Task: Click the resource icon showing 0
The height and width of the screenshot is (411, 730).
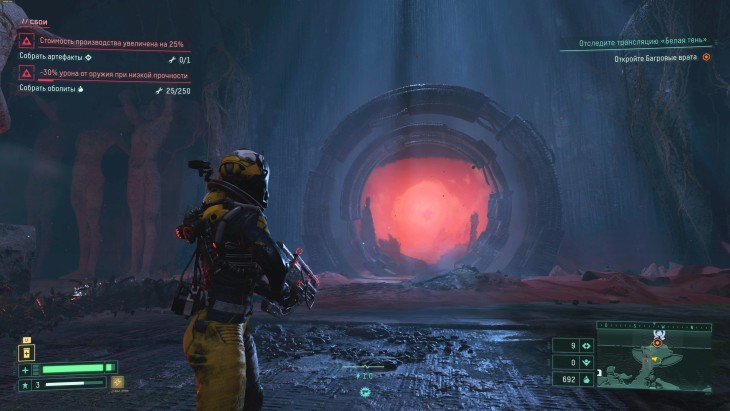Action: pos(586,362)
